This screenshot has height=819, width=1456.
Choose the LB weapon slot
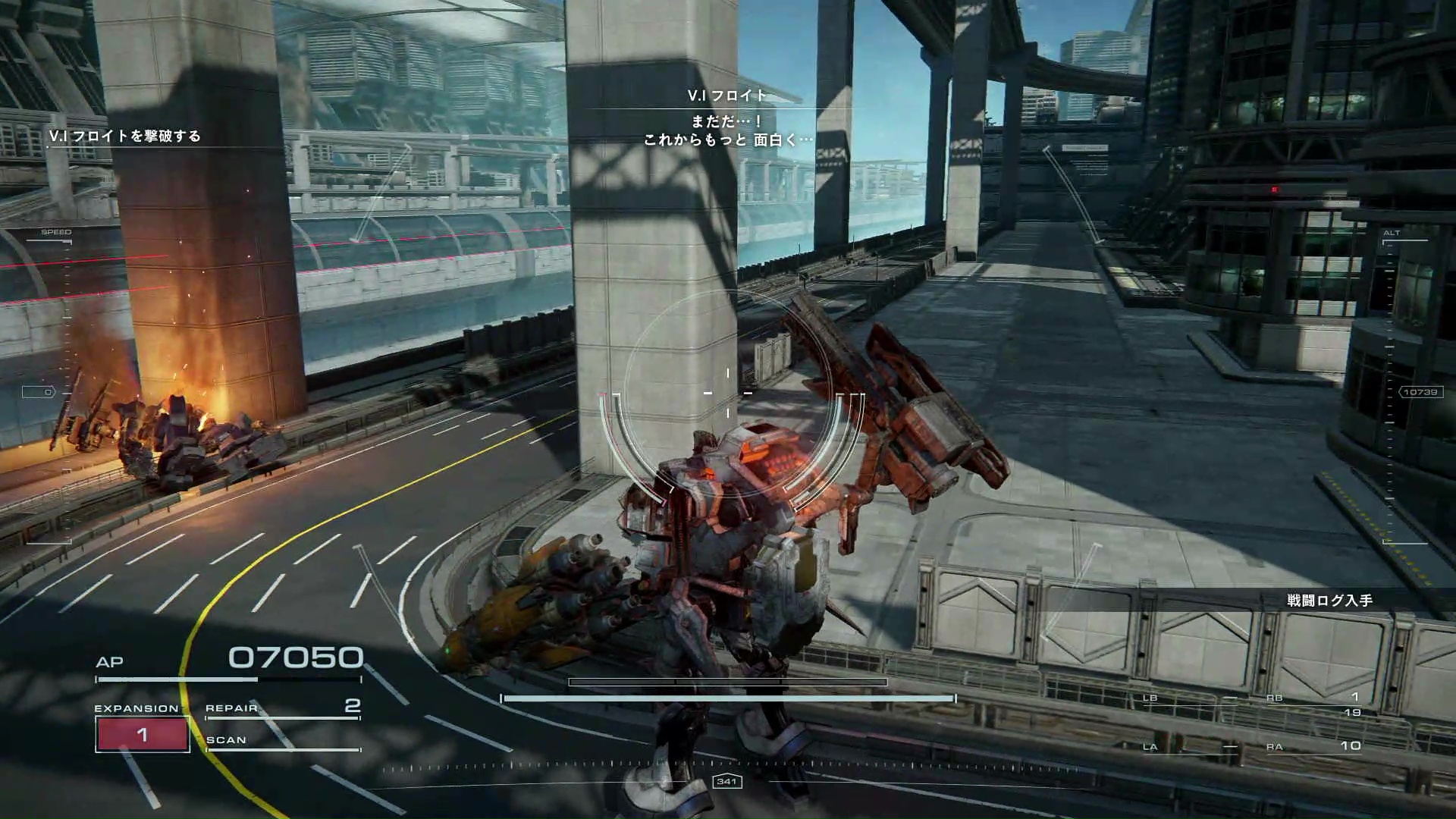pyautogui.click(x=1189, y=699)
